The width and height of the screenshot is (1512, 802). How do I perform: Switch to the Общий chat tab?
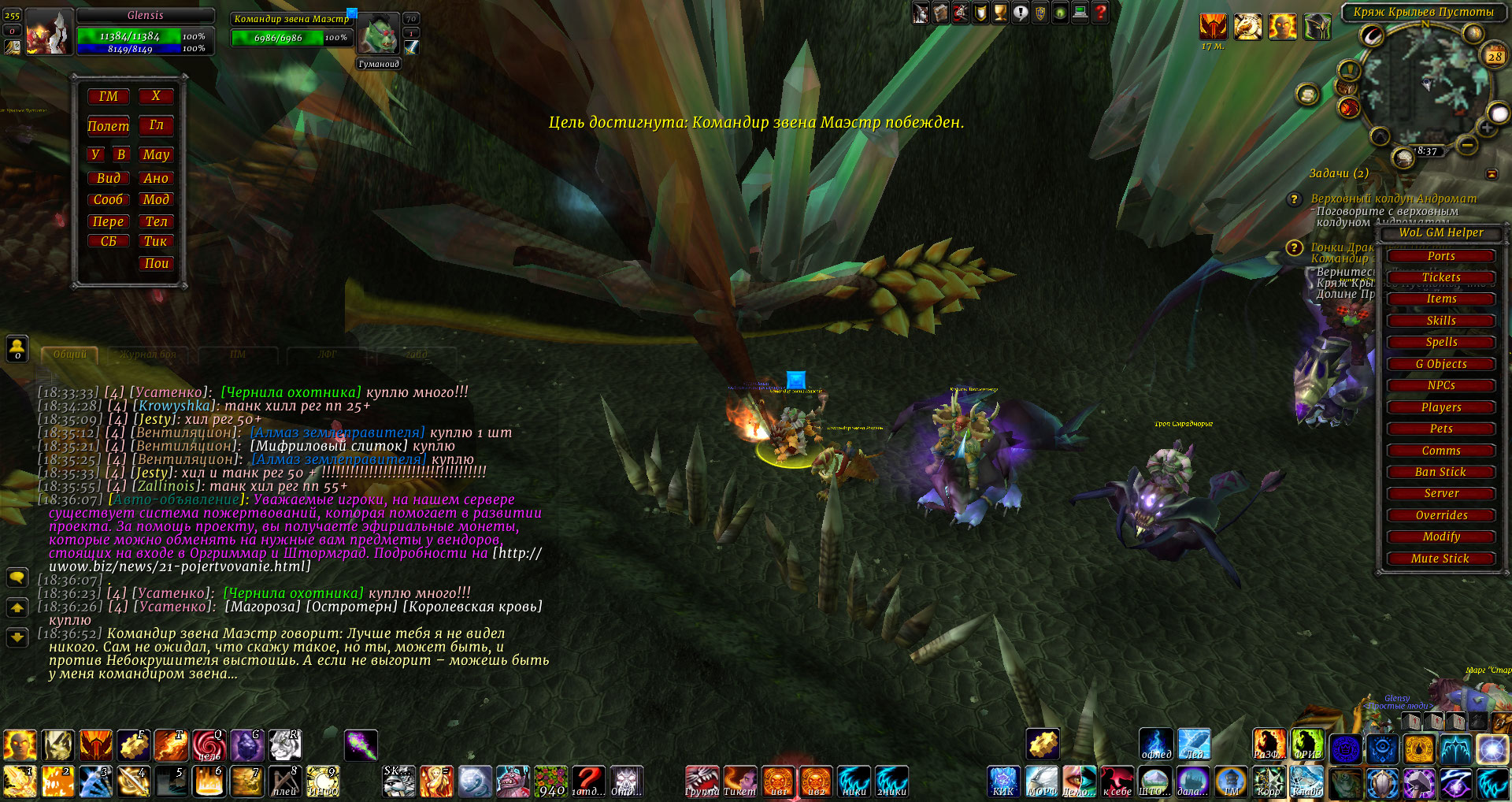point(69,355)
